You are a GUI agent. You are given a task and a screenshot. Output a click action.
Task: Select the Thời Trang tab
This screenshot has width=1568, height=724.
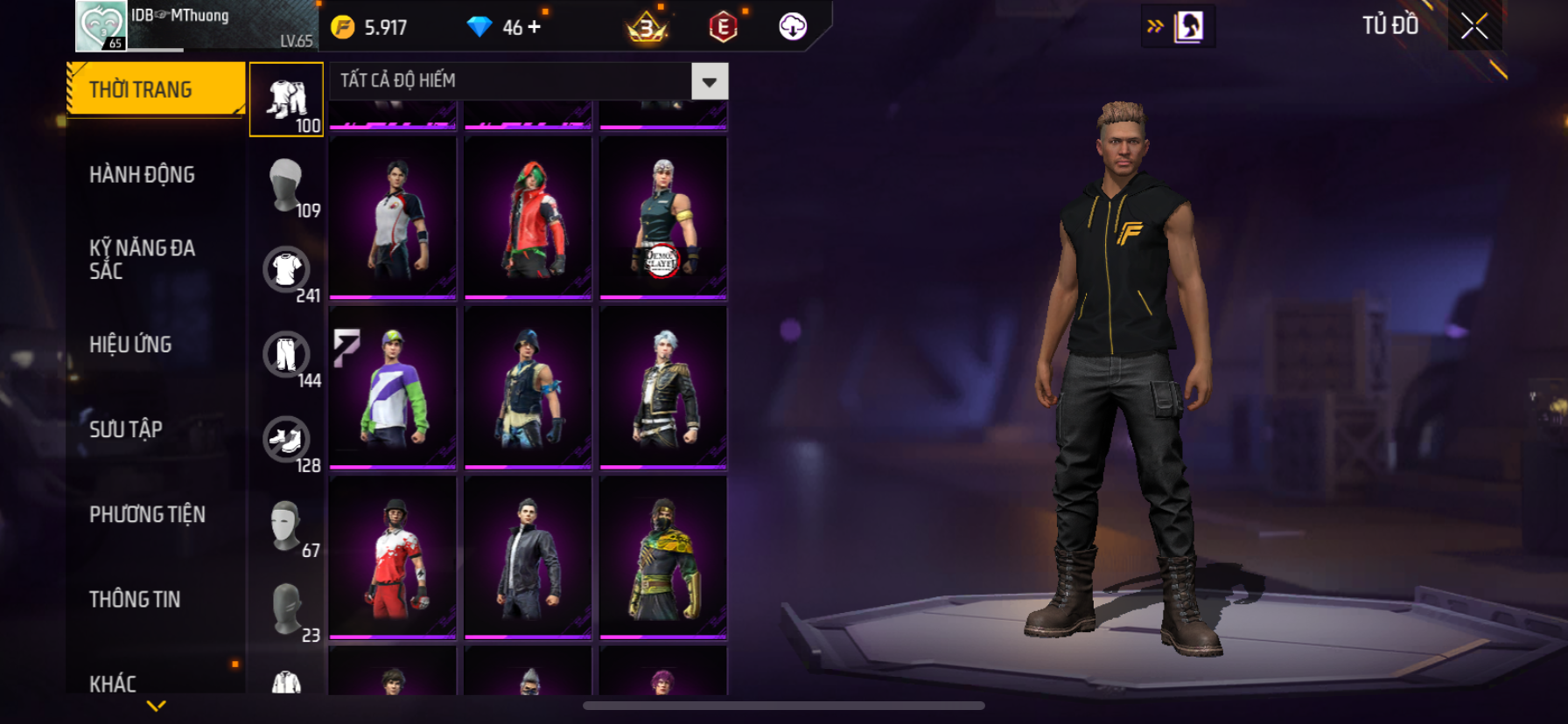pyautogui.click(x=156, y=89)
